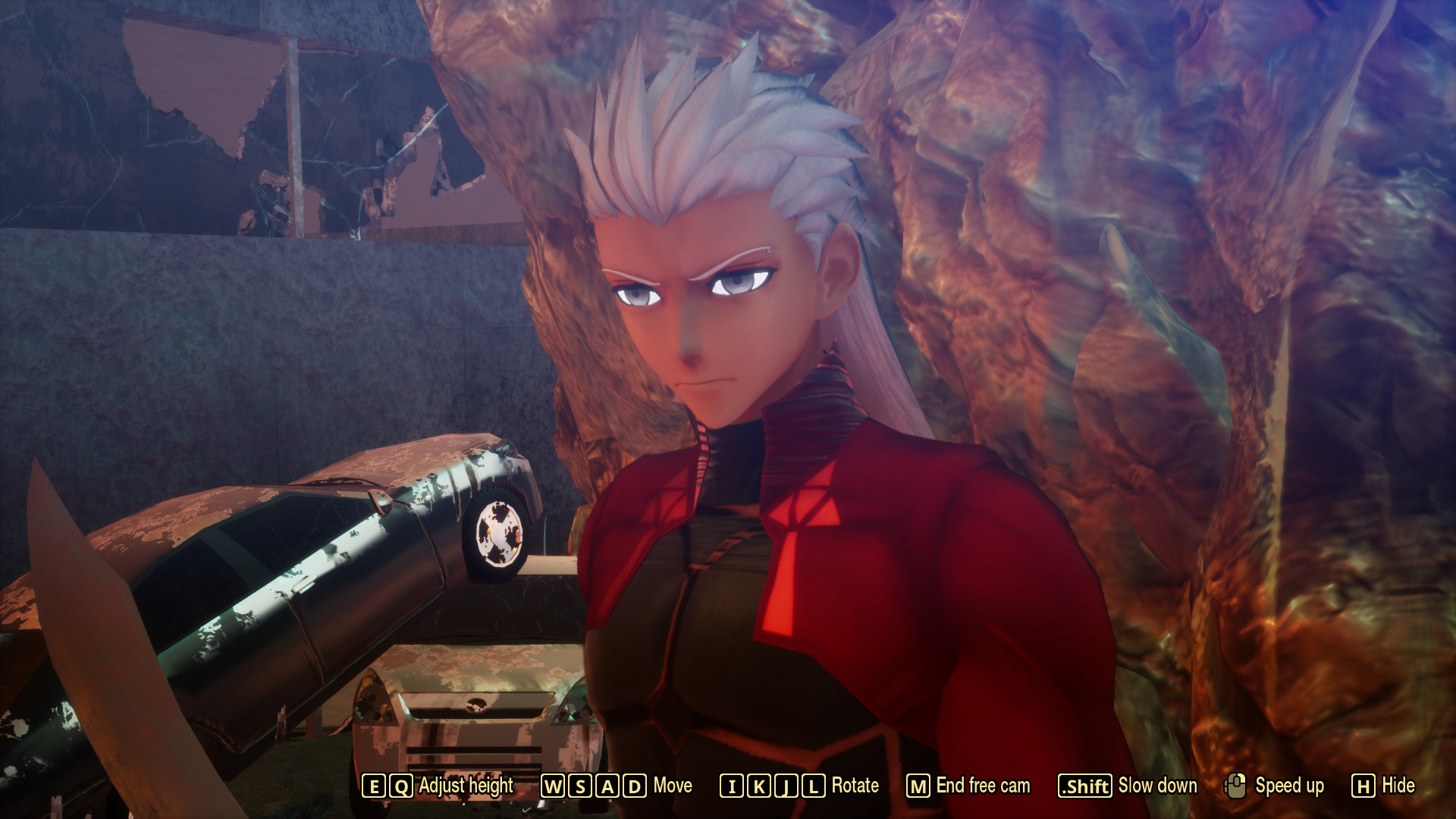
Task: Select the J key badge onscreen
Action: click(786, 787)
